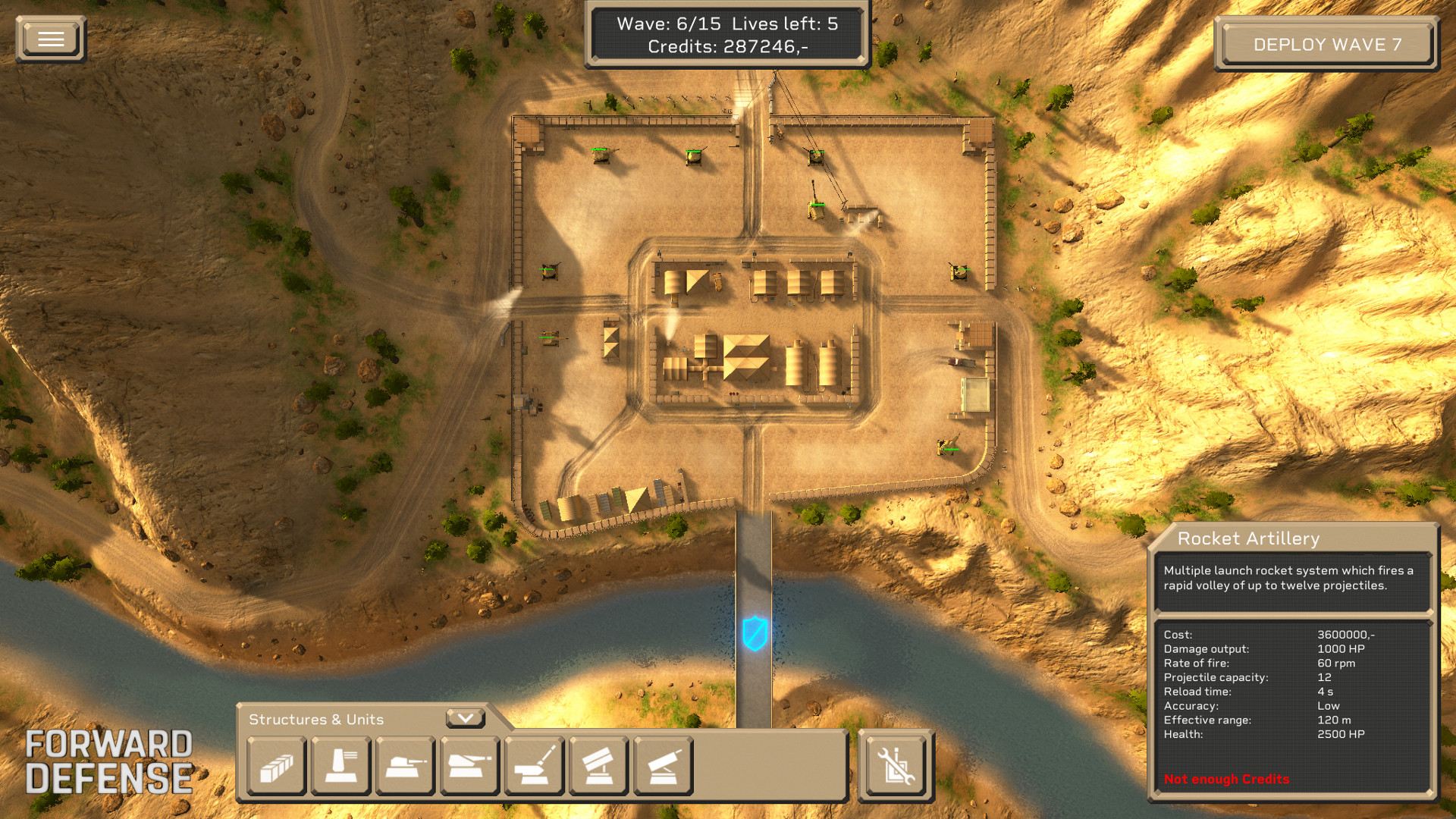Click the Rocket Artillery panel title

(1247, 538)
